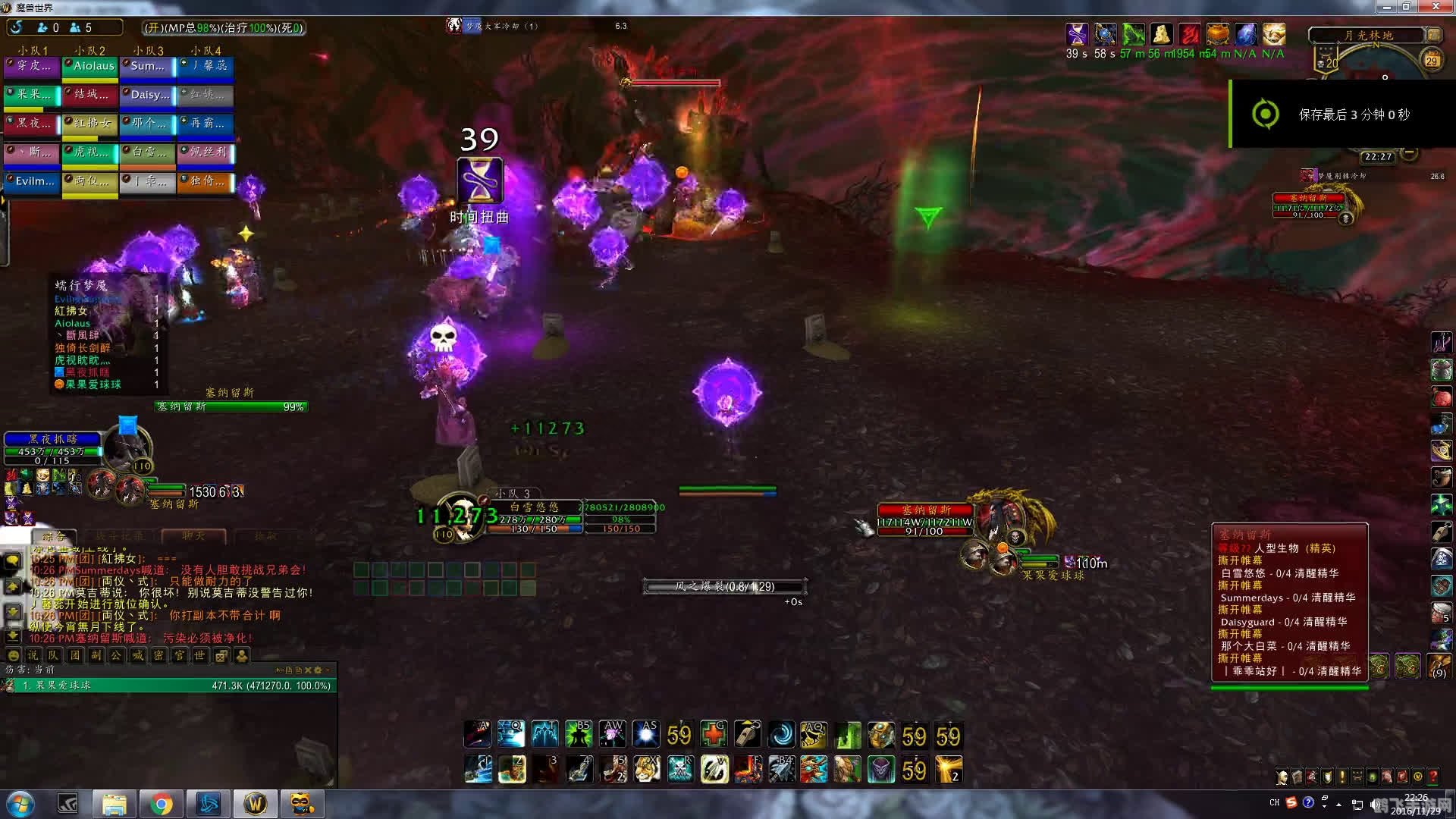Use the whistle ability
Screen dimensions: 1456x819
click(747, 735)
